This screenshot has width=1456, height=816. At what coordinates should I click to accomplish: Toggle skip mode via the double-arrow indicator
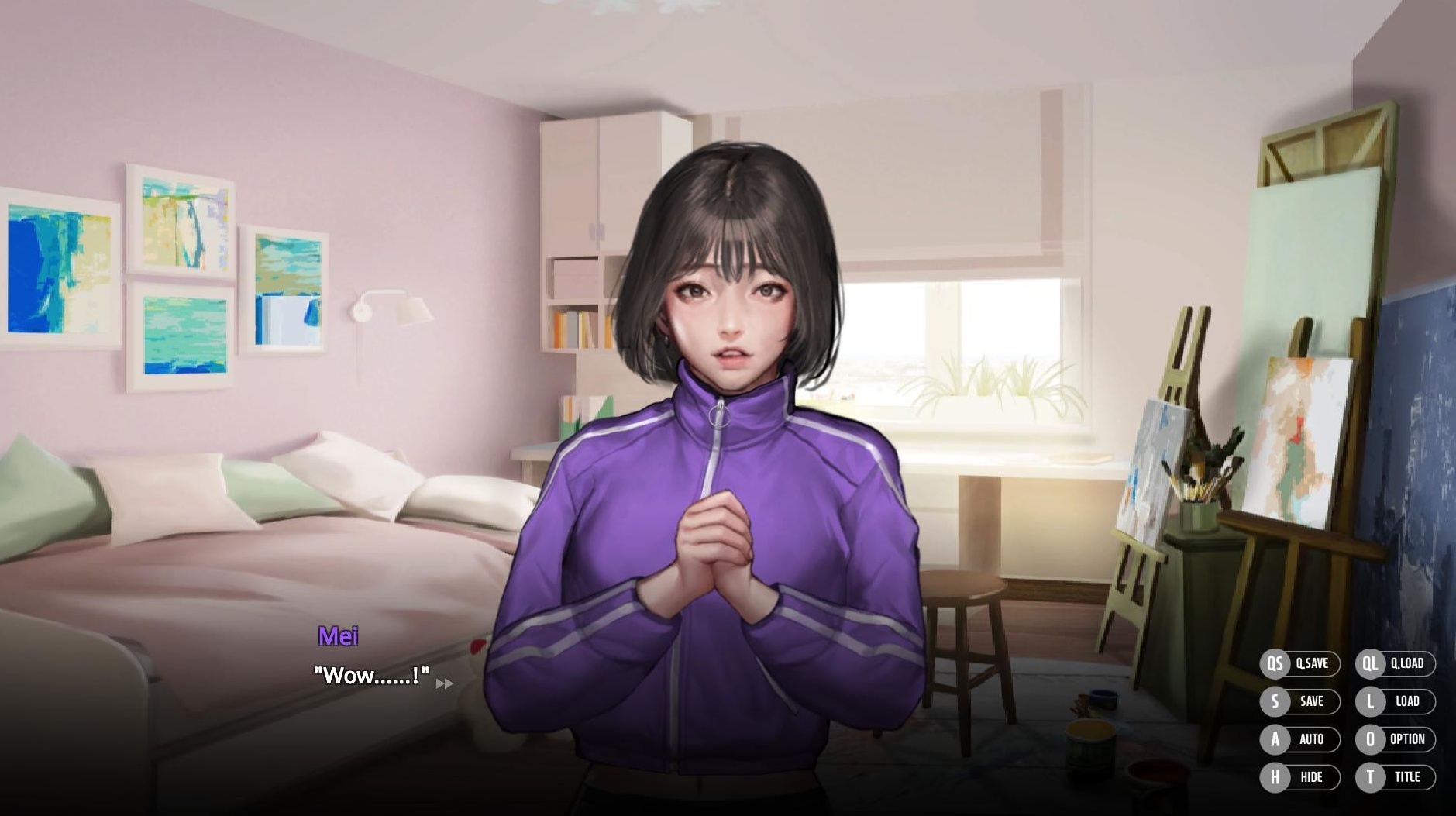pos(444,683)
